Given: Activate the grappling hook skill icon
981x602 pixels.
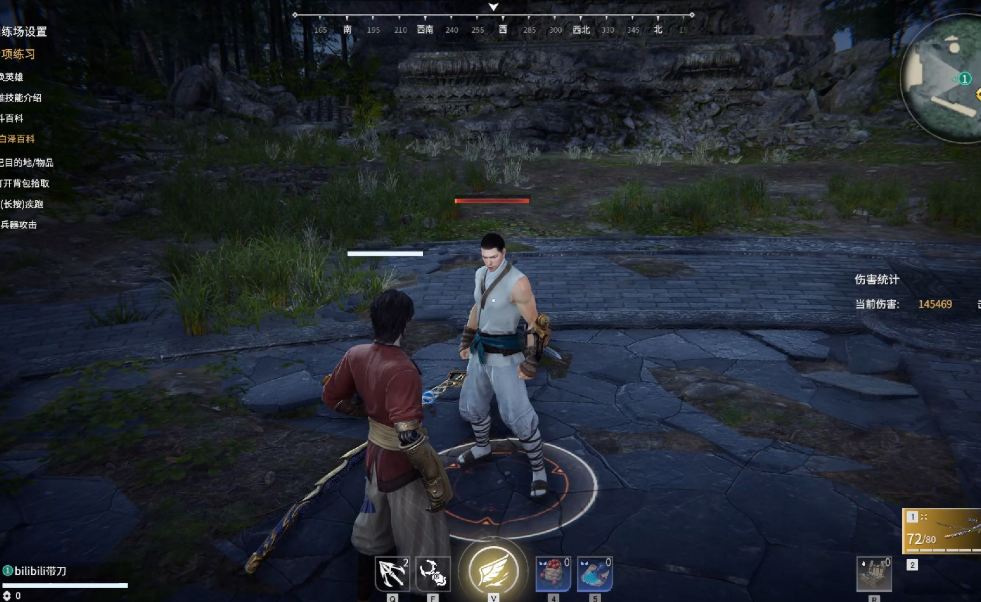Looking at the screenshot, I should pyautogui.click(x=391, y=574).
